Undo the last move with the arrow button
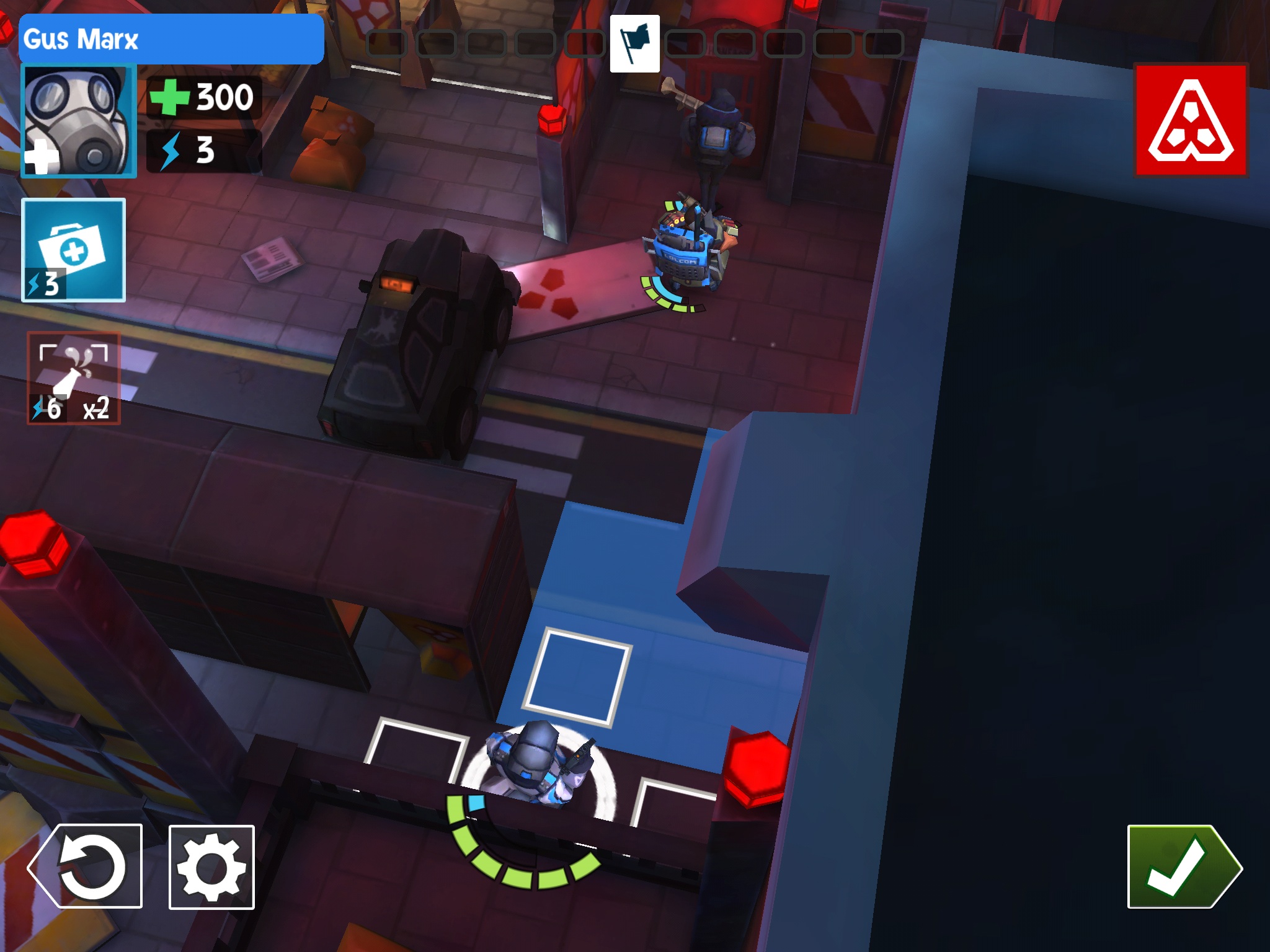Image resolution: width=1270 pixels, height=952 pixels. [86, 866]
